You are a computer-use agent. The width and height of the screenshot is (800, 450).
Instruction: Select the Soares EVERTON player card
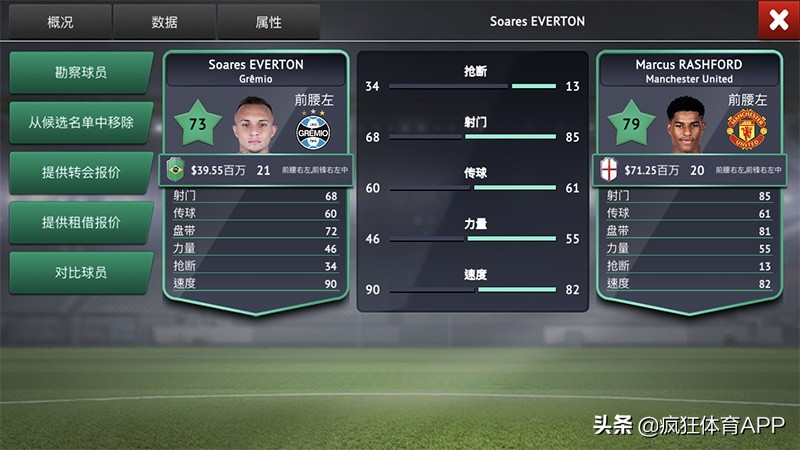click(x=256, y=70)
